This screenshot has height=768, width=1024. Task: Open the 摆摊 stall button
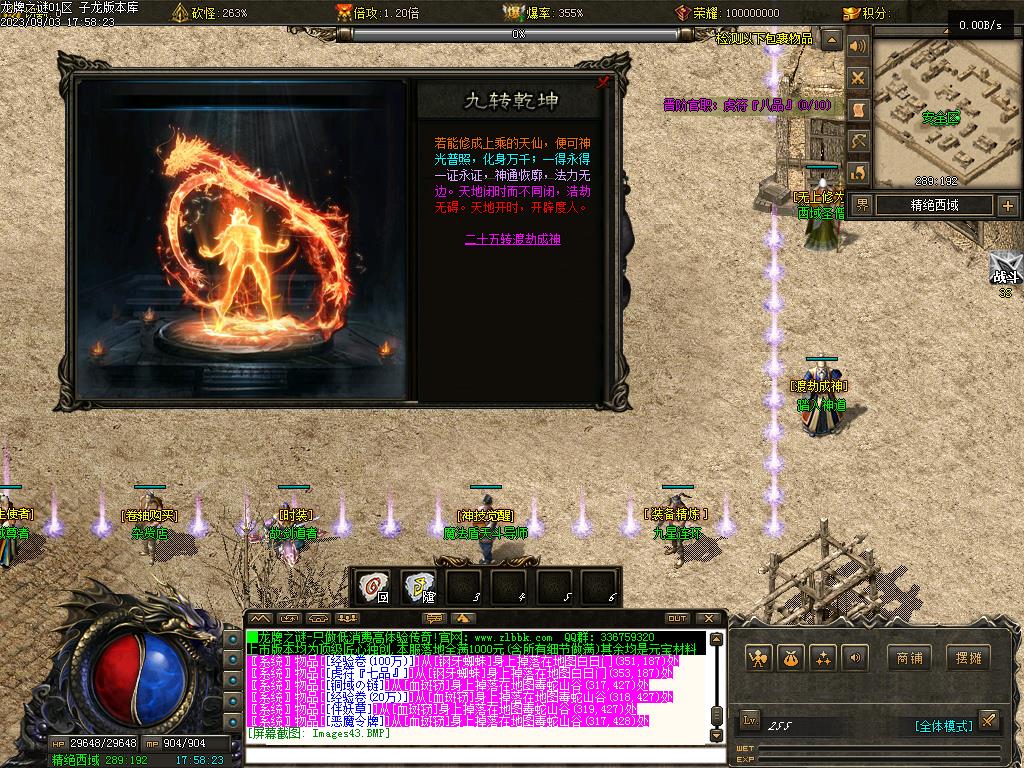click(x=968, y=658)
